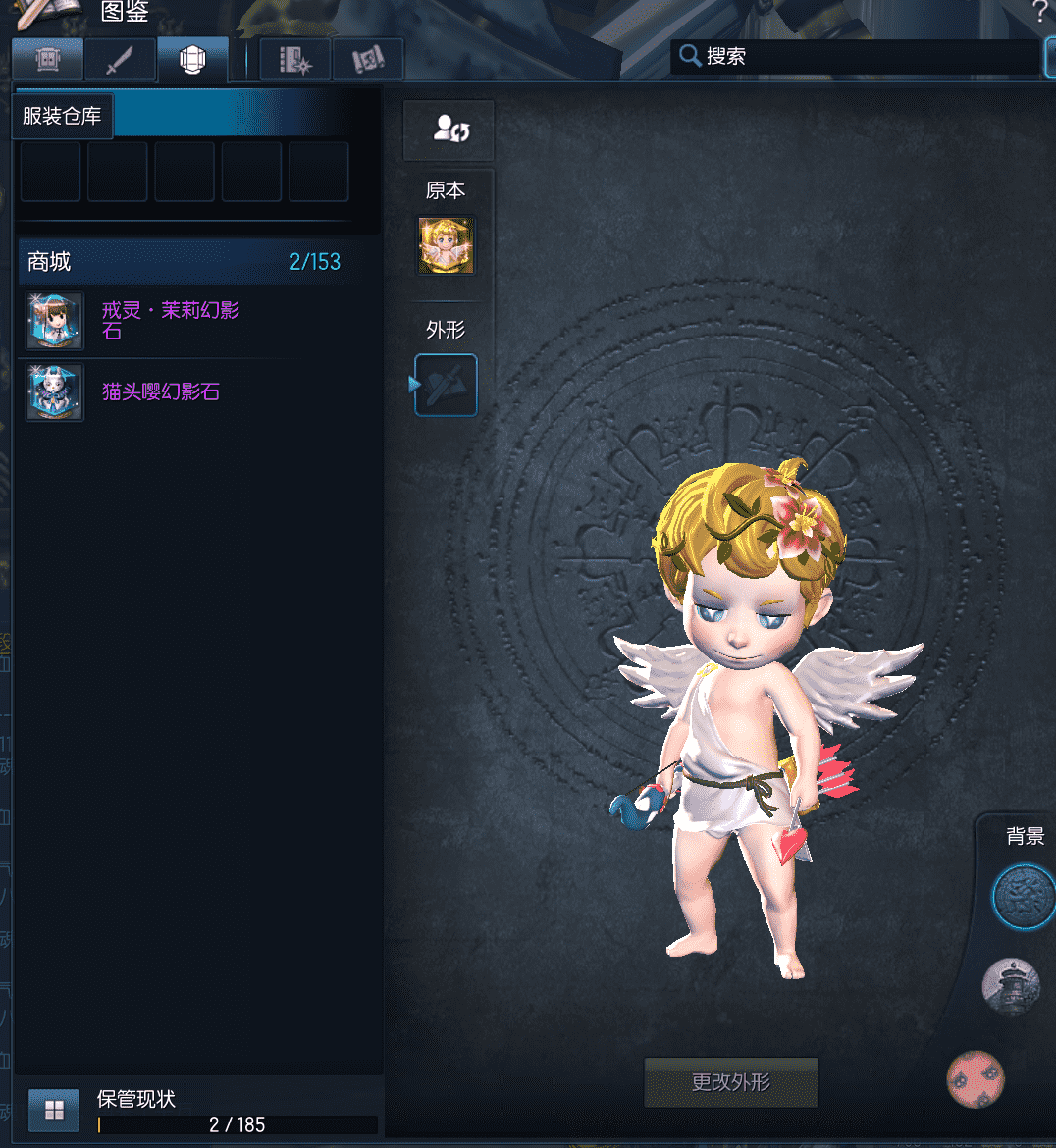This screenshot has width=1056, height=1148.
Task: Choose the blue dragon emblem background
Action: pos(1023,897)
